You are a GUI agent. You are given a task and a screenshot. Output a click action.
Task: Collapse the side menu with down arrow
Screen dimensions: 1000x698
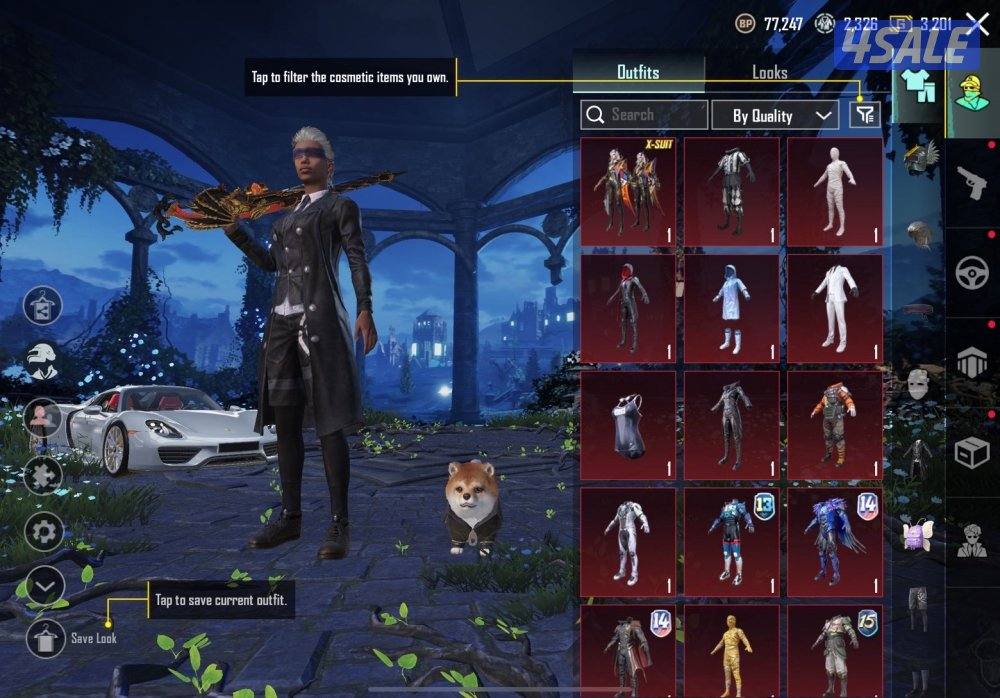pyautogui.click(x=44, y=586)
